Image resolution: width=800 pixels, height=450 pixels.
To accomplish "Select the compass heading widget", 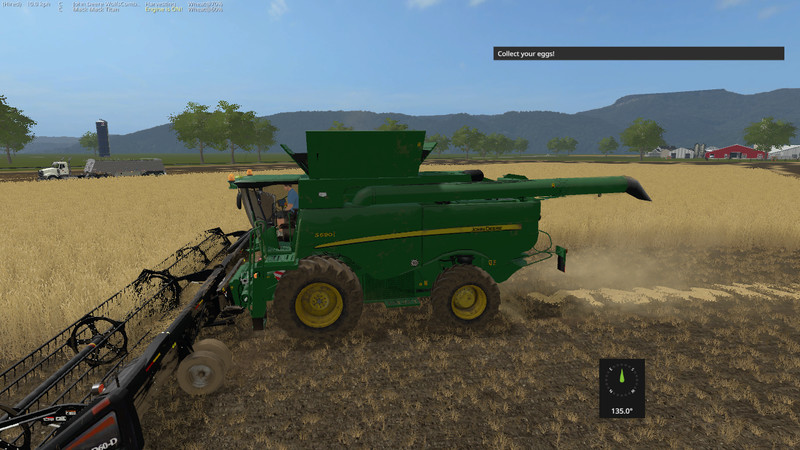I will pos(622,387).
